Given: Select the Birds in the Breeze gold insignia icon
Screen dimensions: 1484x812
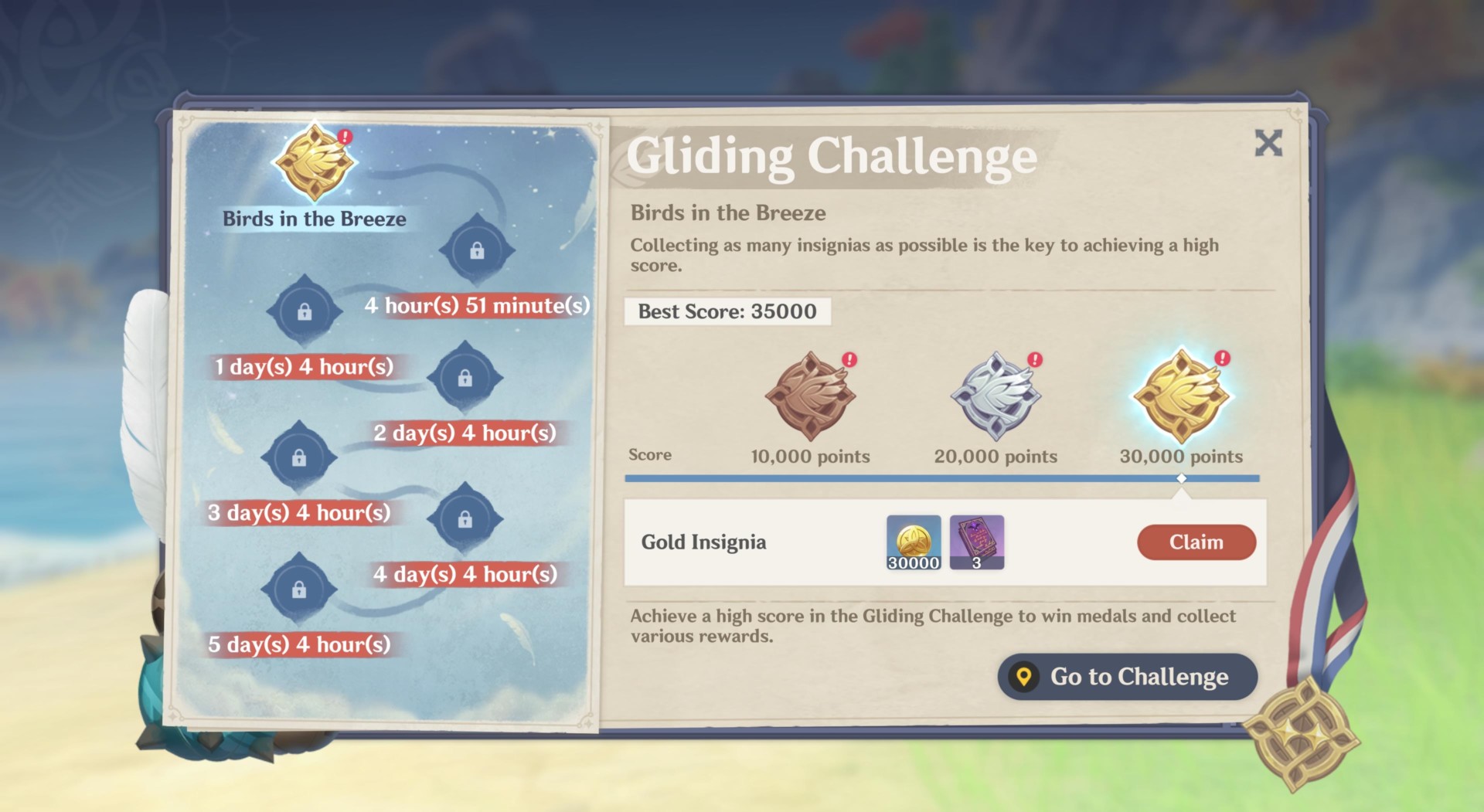Looking at the screenshot, I should click(313, 162).
